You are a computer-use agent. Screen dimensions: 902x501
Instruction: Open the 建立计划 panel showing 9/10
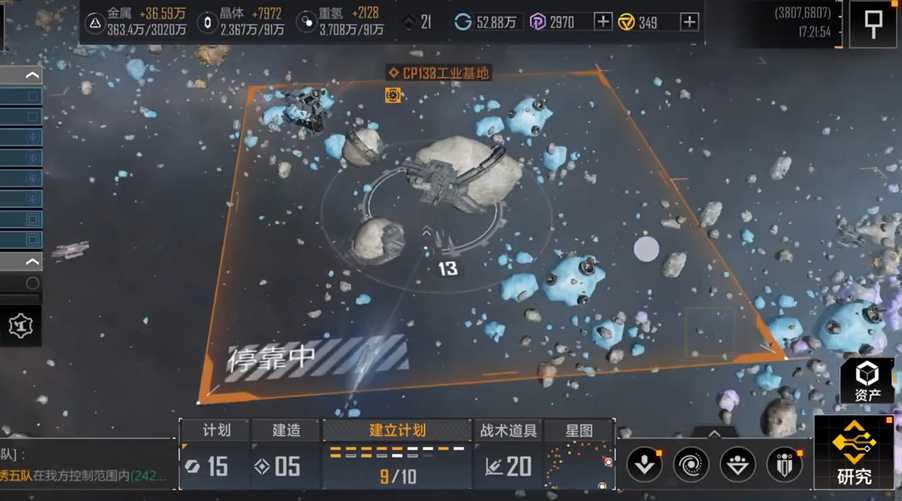tap(397, 454)
